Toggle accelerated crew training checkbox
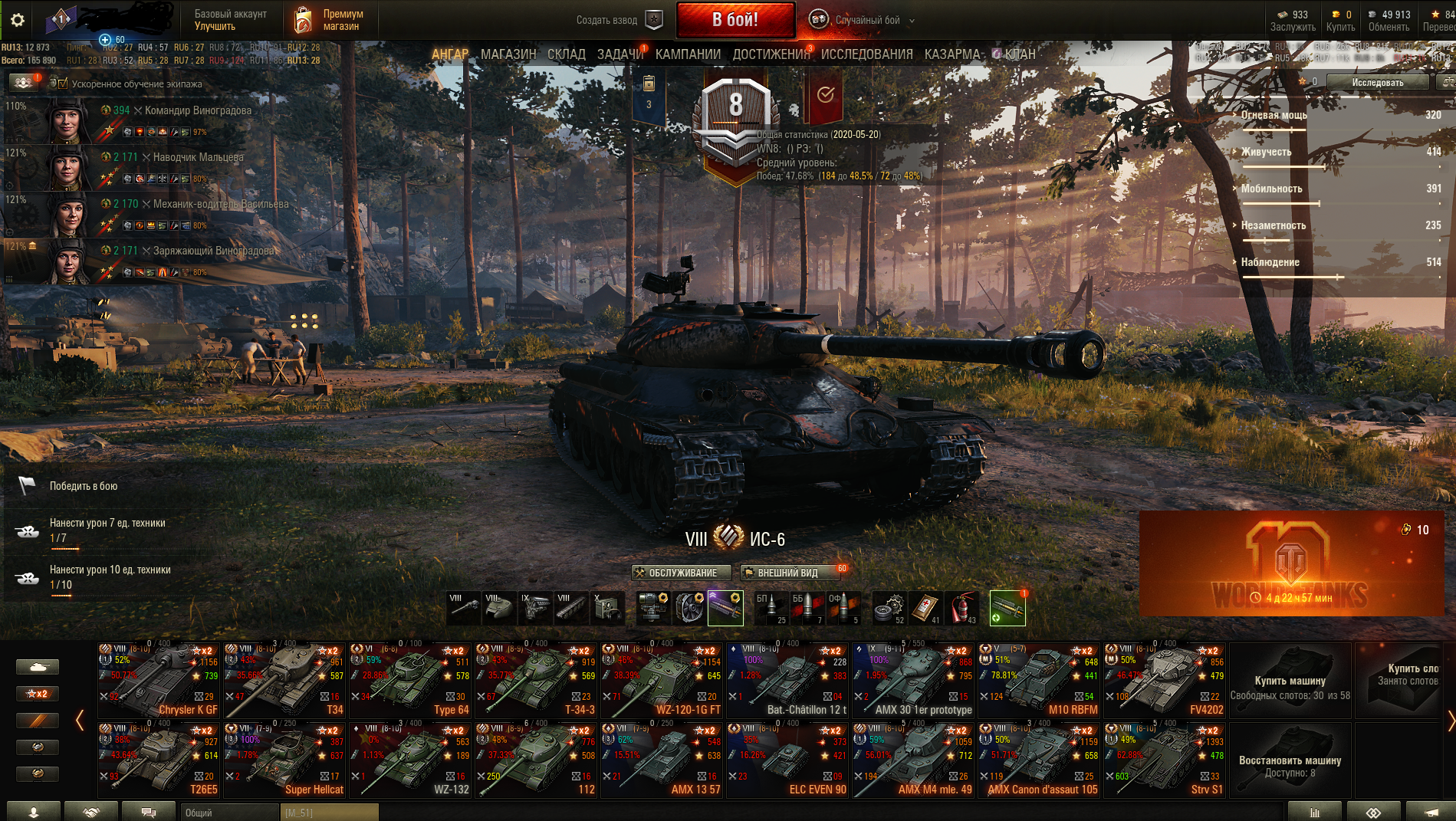 [x=63, y=84]
